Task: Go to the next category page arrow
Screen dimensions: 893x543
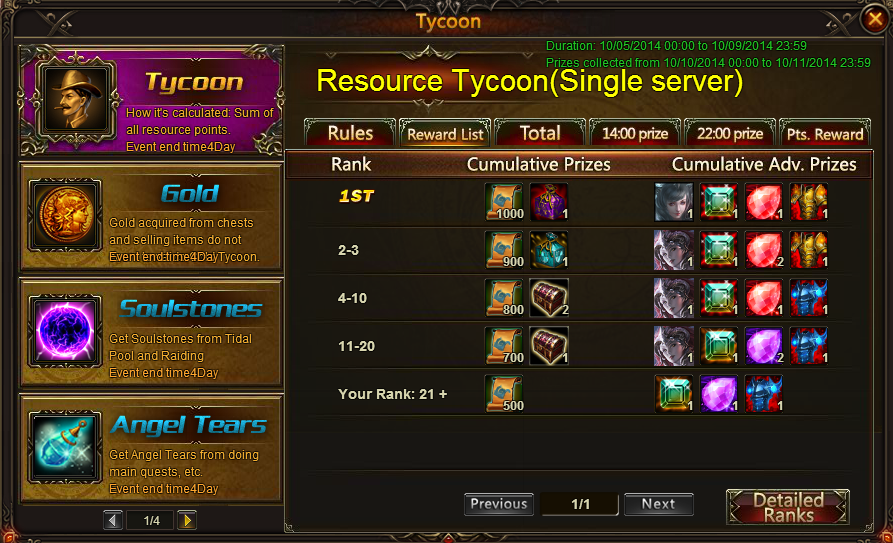Action: pyautogui.click(x=186, y=520)
